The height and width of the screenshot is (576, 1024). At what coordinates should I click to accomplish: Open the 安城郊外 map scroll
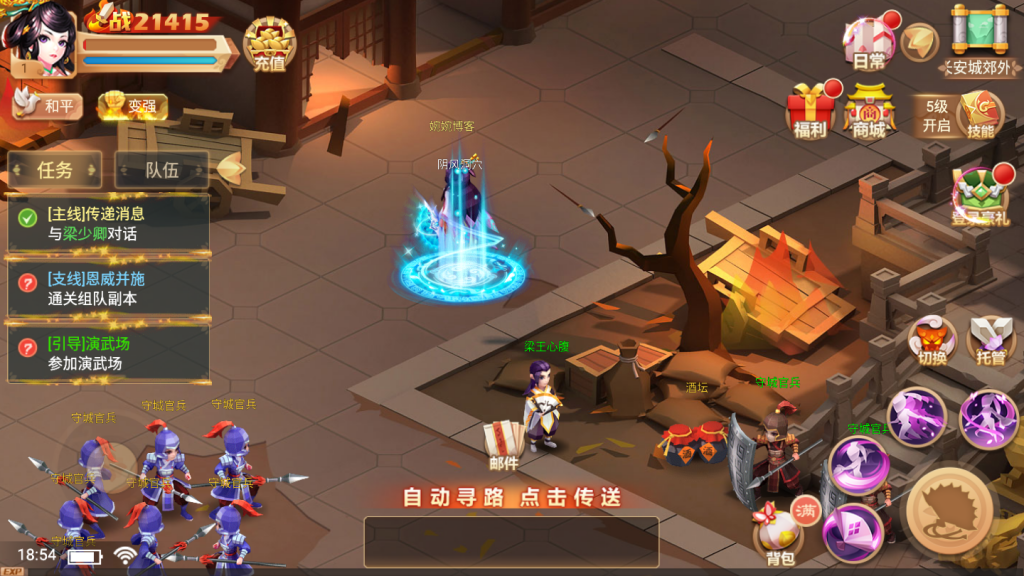pos(980,42)
